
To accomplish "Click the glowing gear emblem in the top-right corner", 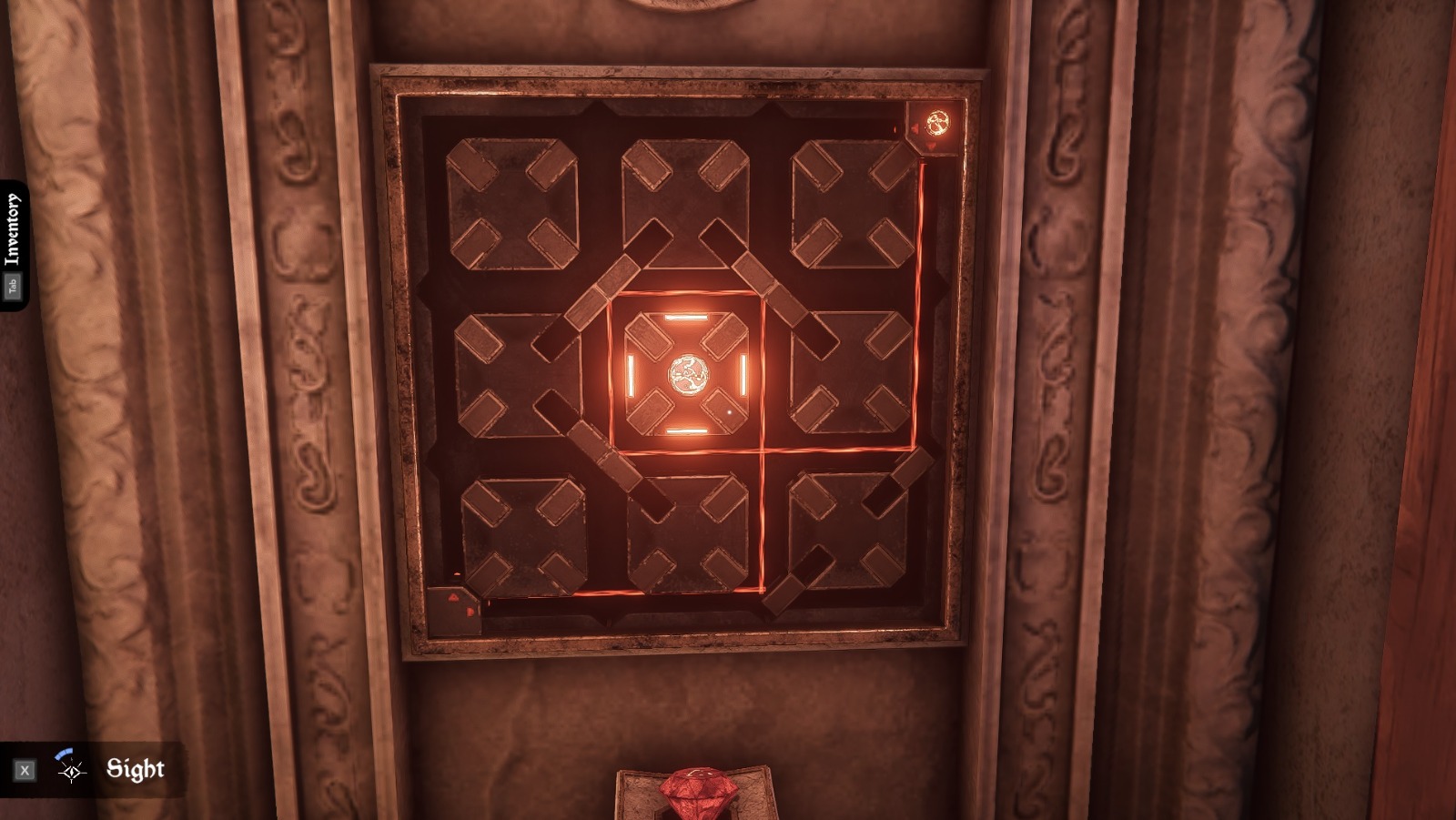I will (939, 121).
